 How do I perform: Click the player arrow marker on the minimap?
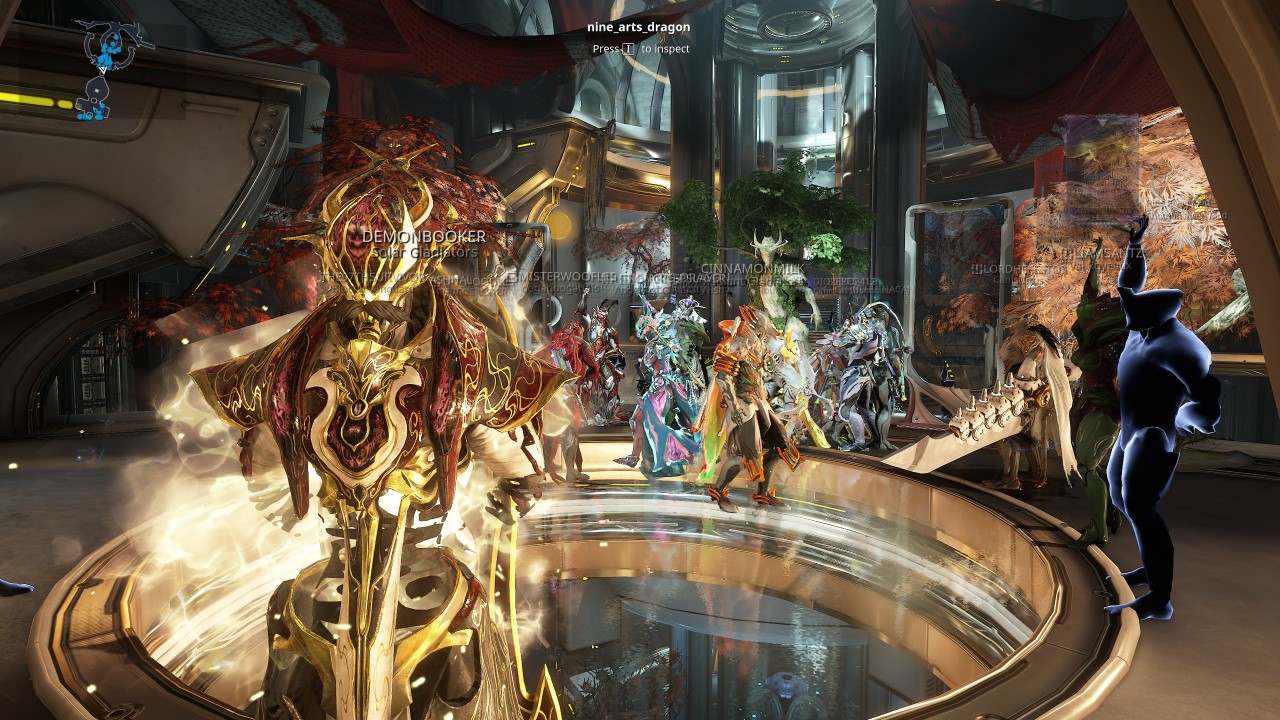point(102,70)
